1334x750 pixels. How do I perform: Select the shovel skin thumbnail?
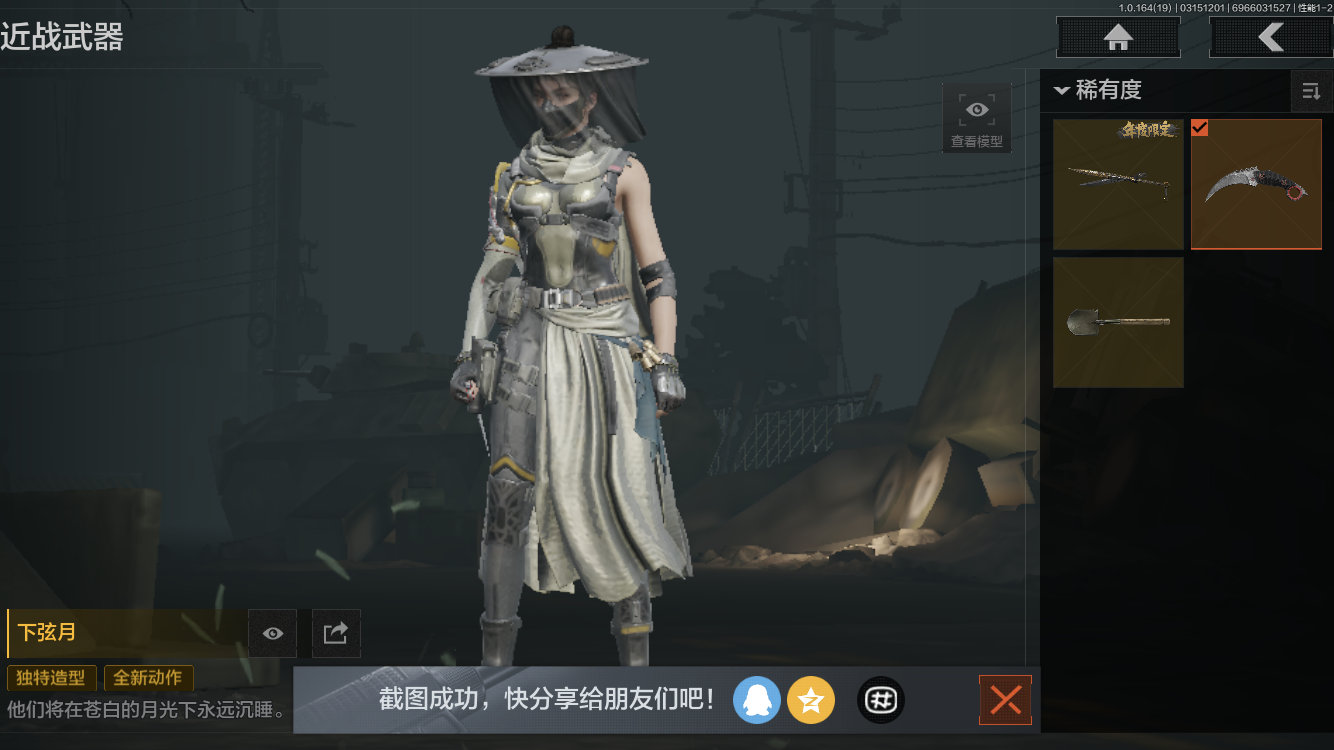pyautogui.click(x=1117, y=322)
